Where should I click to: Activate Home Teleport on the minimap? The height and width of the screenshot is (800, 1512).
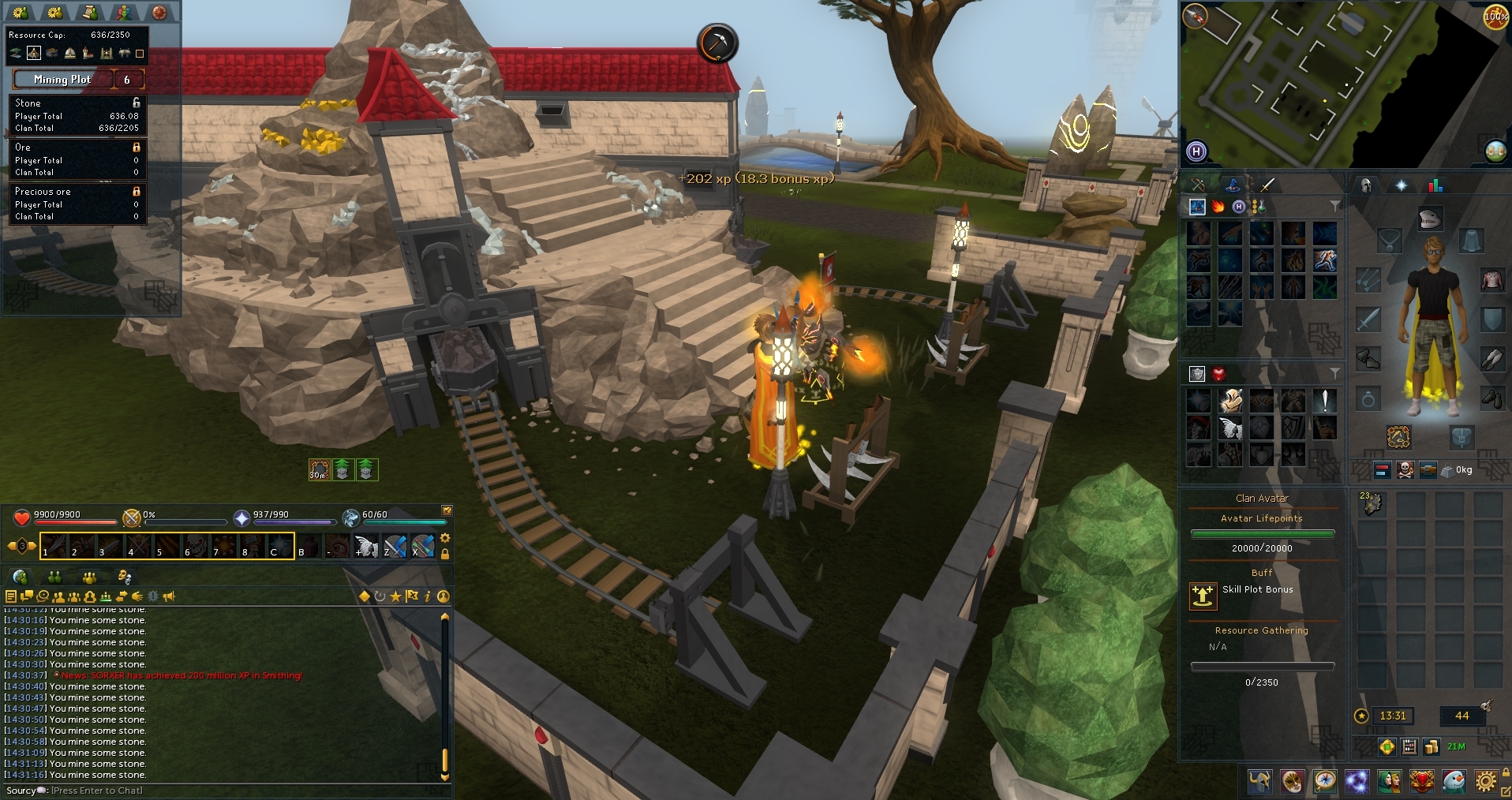(1196, 152)
